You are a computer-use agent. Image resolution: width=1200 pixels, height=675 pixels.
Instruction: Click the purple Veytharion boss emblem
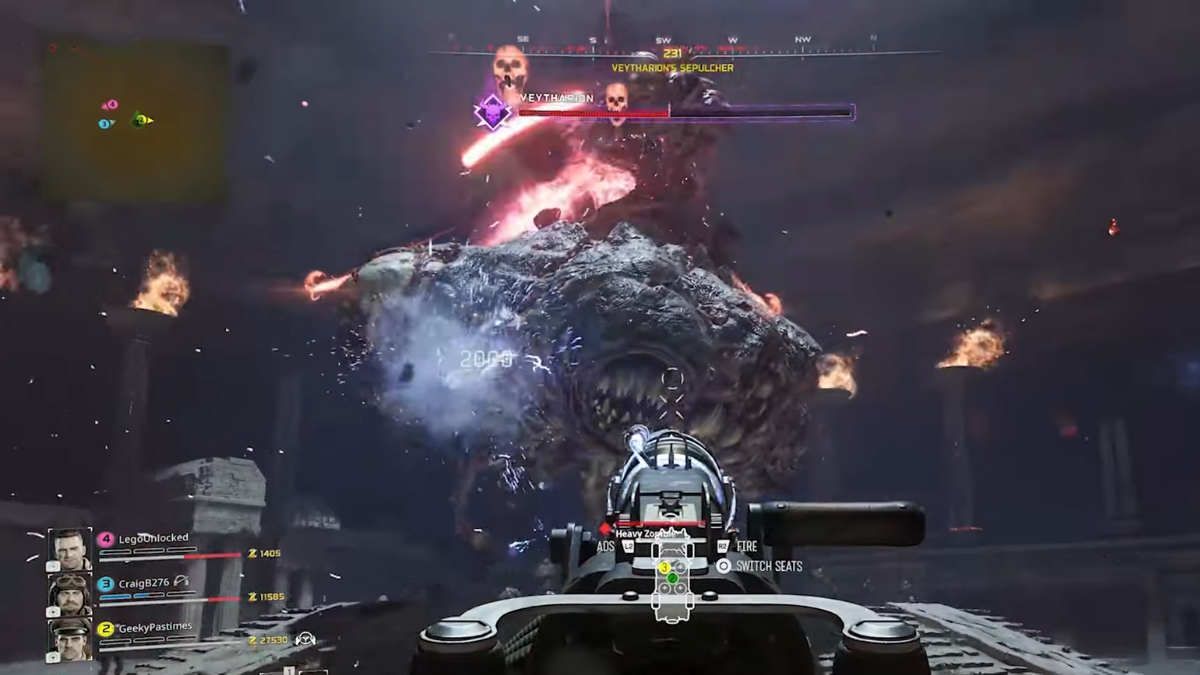tap(493, 111)
